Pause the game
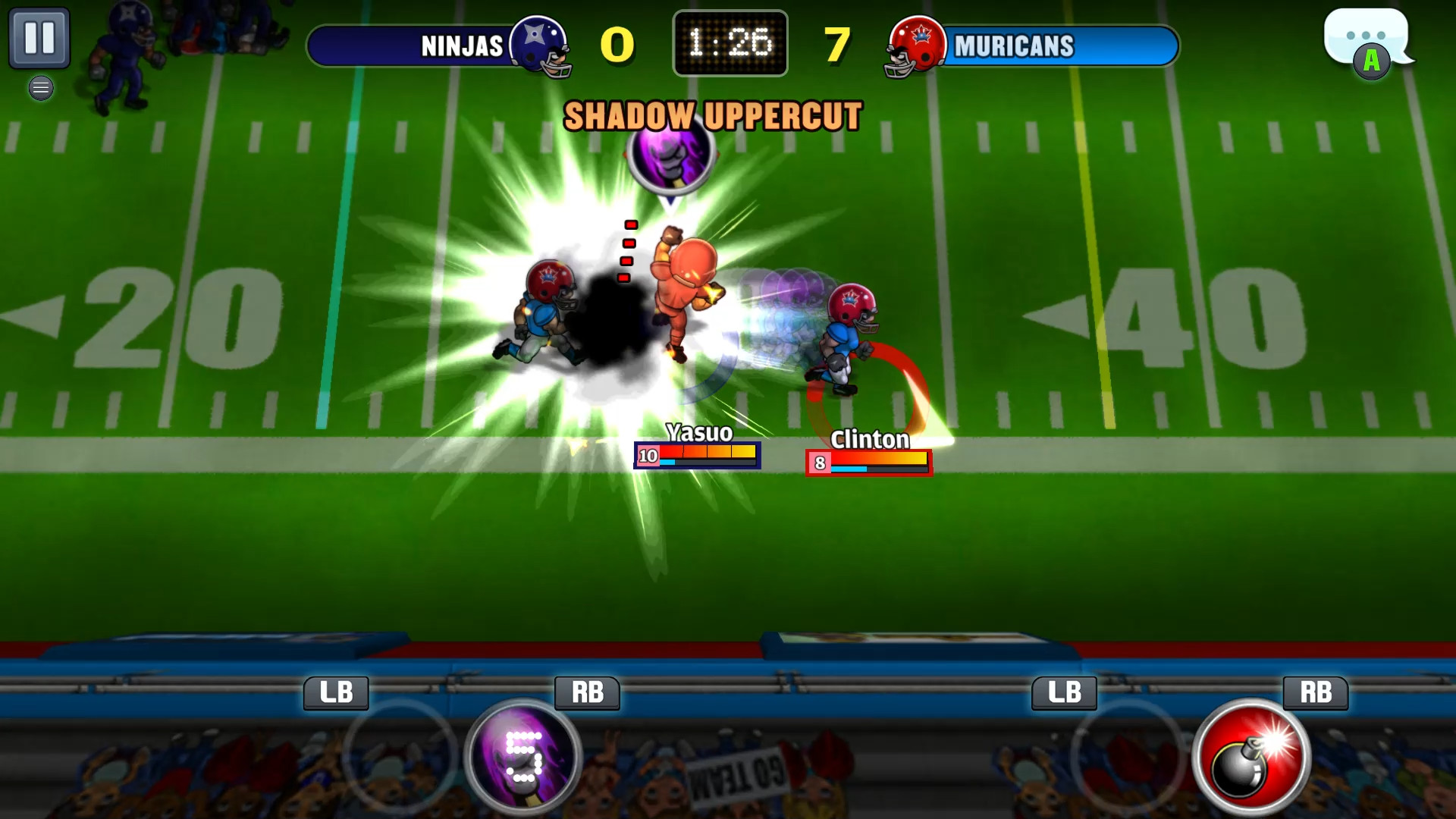Screen dimensions: 1456x819 point(41,38)
